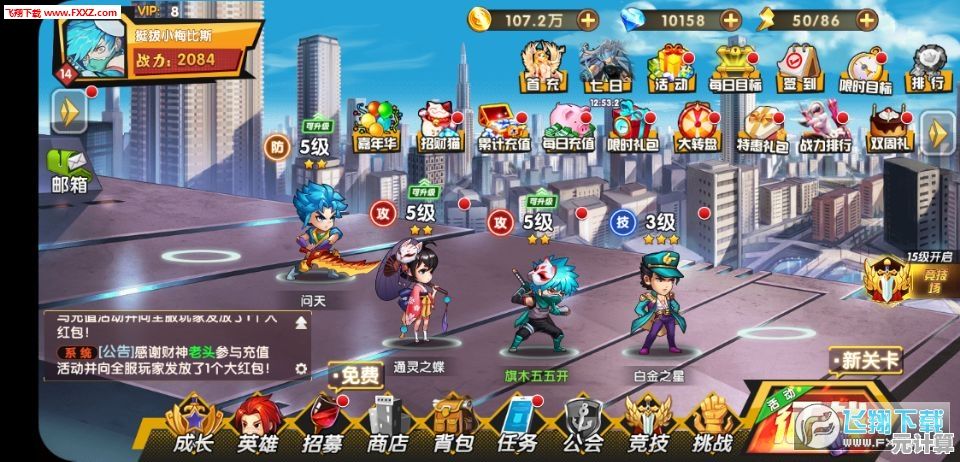Viewport: 960px width, 462px height.
Task: Open the 背包 backpack
Action: [x=452, y=425]
